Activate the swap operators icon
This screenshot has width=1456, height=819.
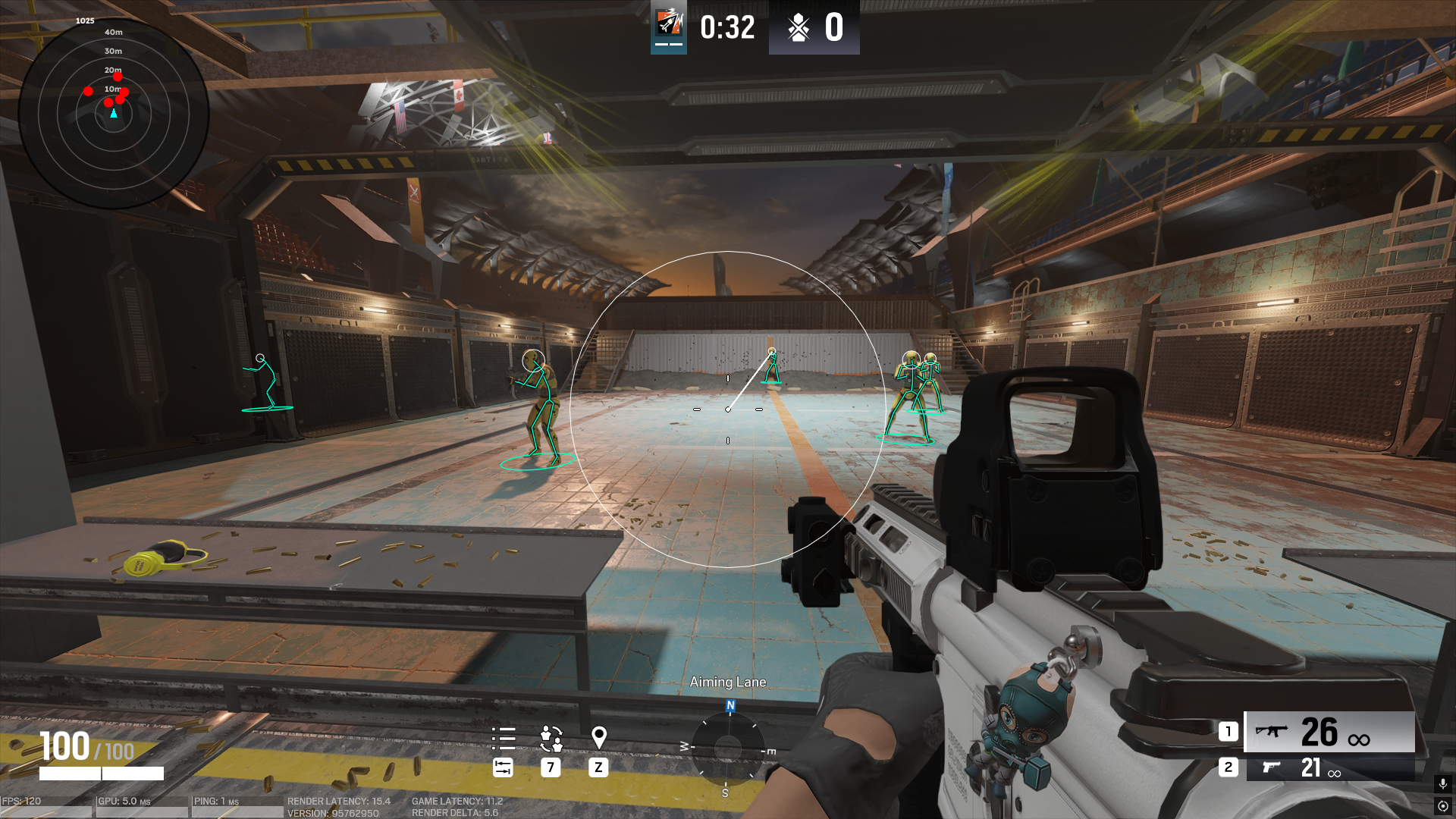[x=551, y=738]
